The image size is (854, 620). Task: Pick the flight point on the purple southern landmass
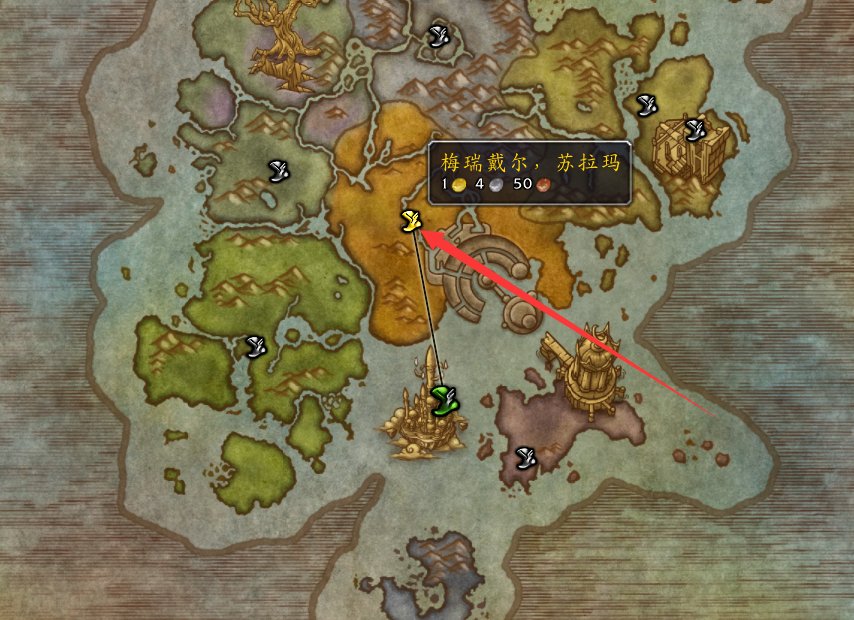coord(525,458)
